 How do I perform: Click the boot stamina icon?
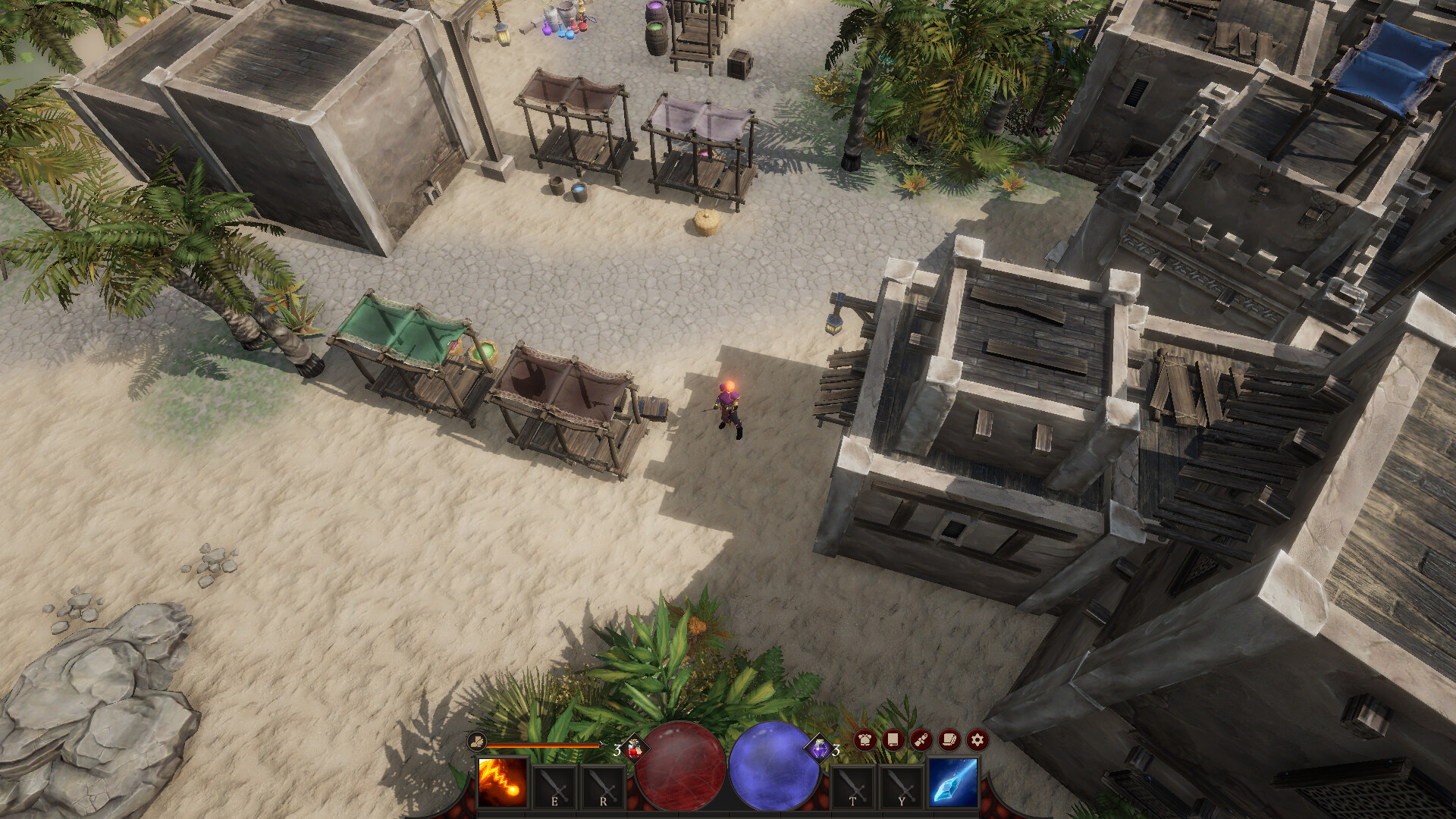click(x=475, y=742)
